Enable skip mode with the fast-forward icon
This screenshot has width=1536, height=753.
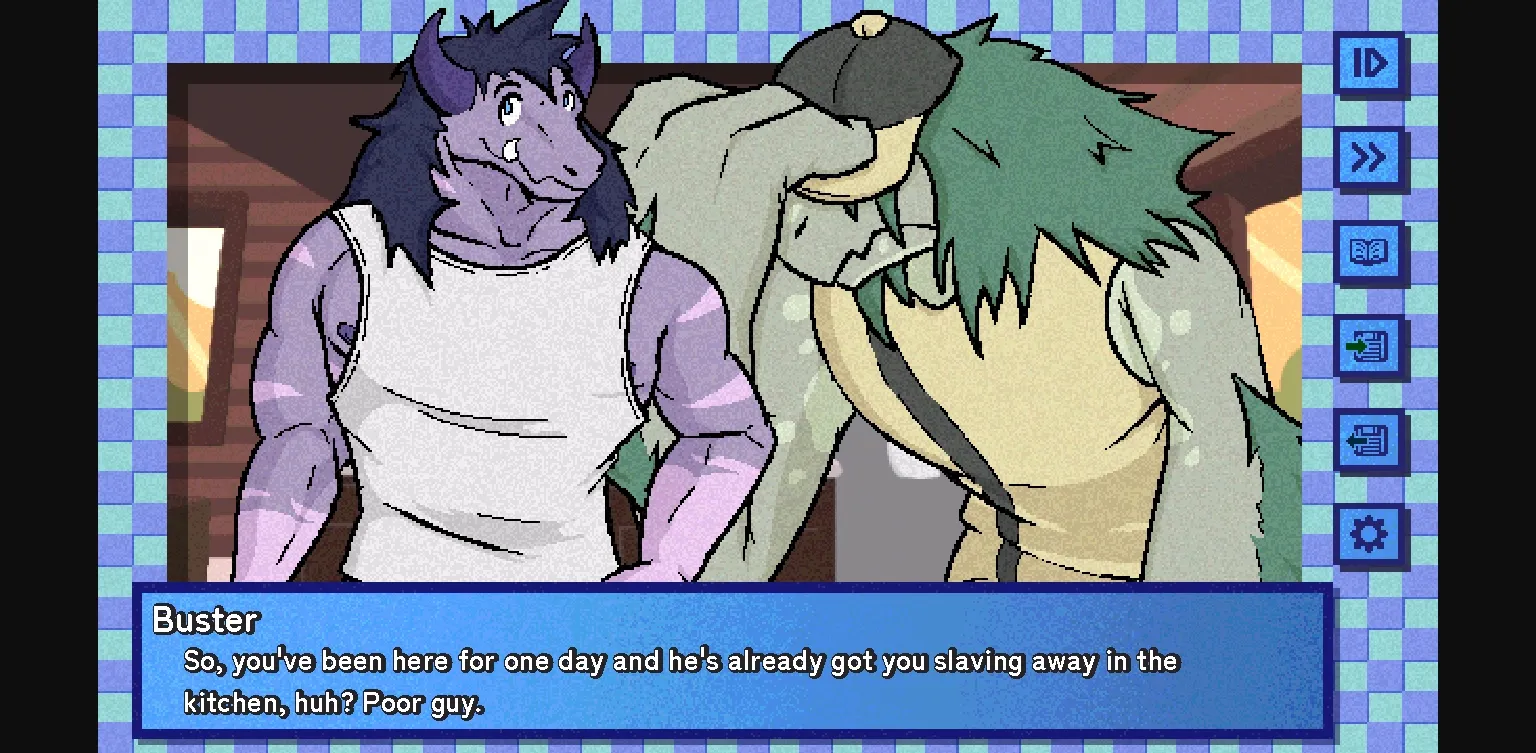pyautogui.click(x=1370, y=158)
